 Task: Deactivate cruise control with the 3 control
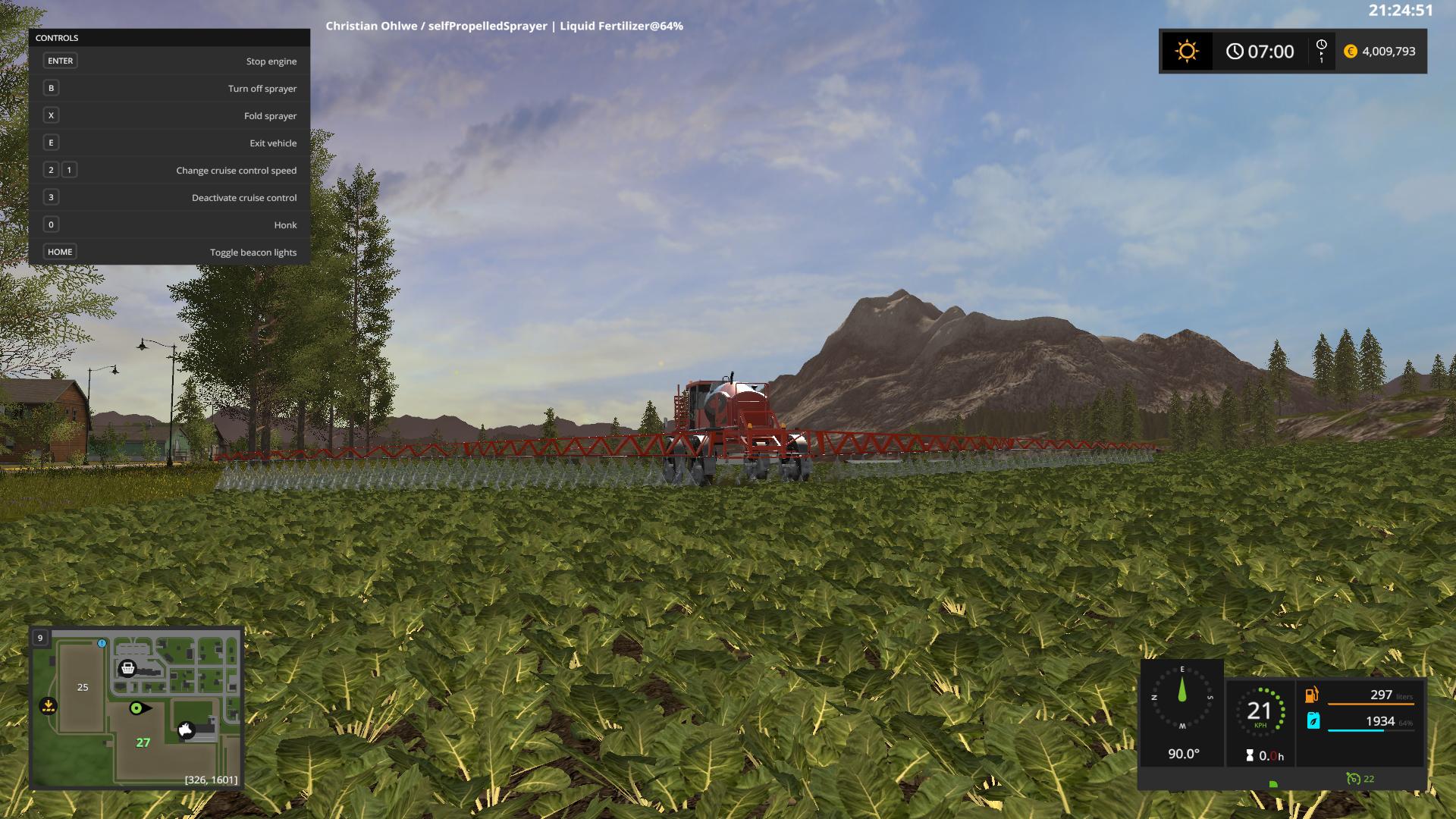(x=50, y=197)
